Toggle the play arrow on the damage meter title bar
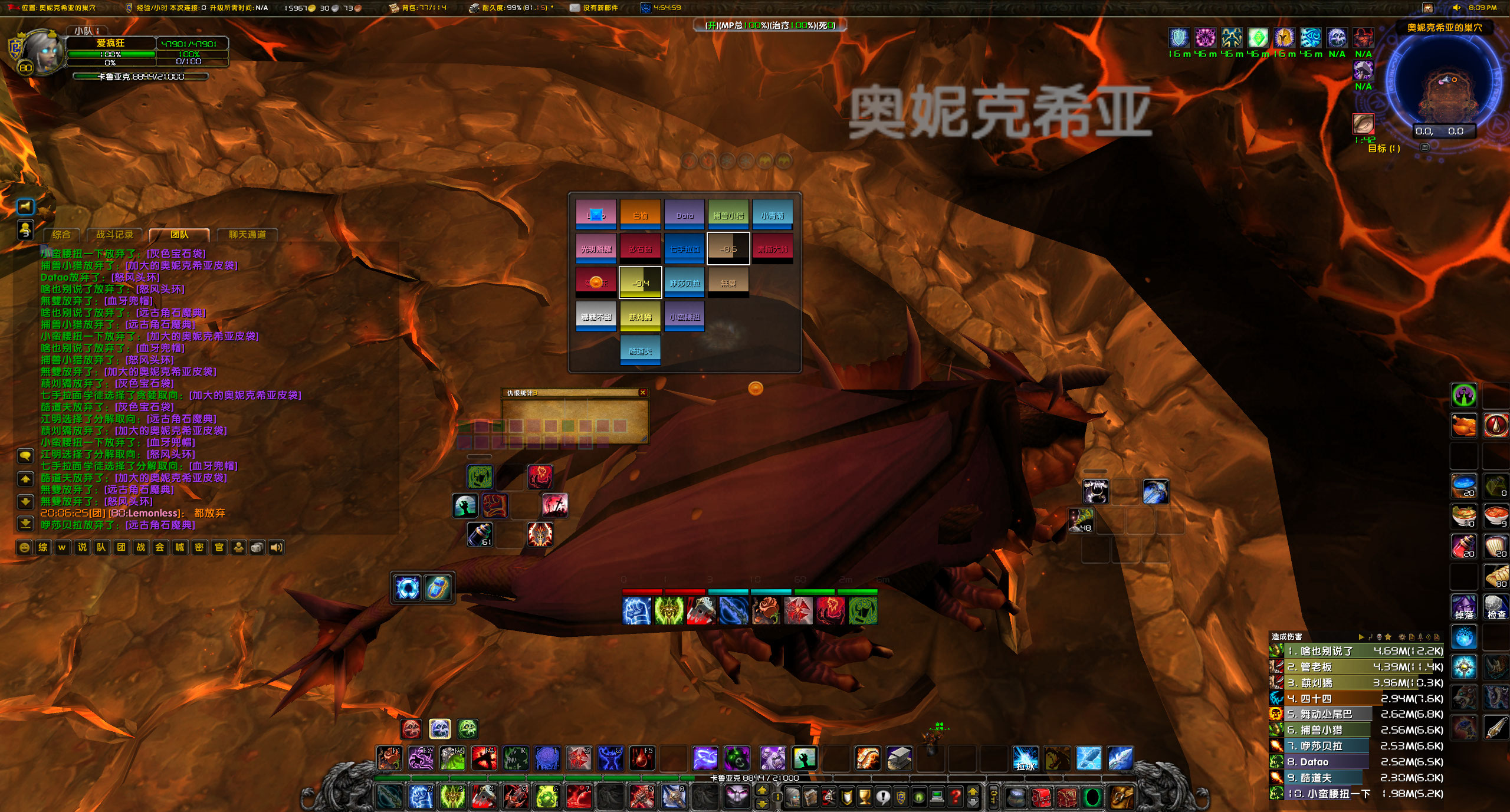This screenshot has width=1510, height=812. [x=1362, y=637]
